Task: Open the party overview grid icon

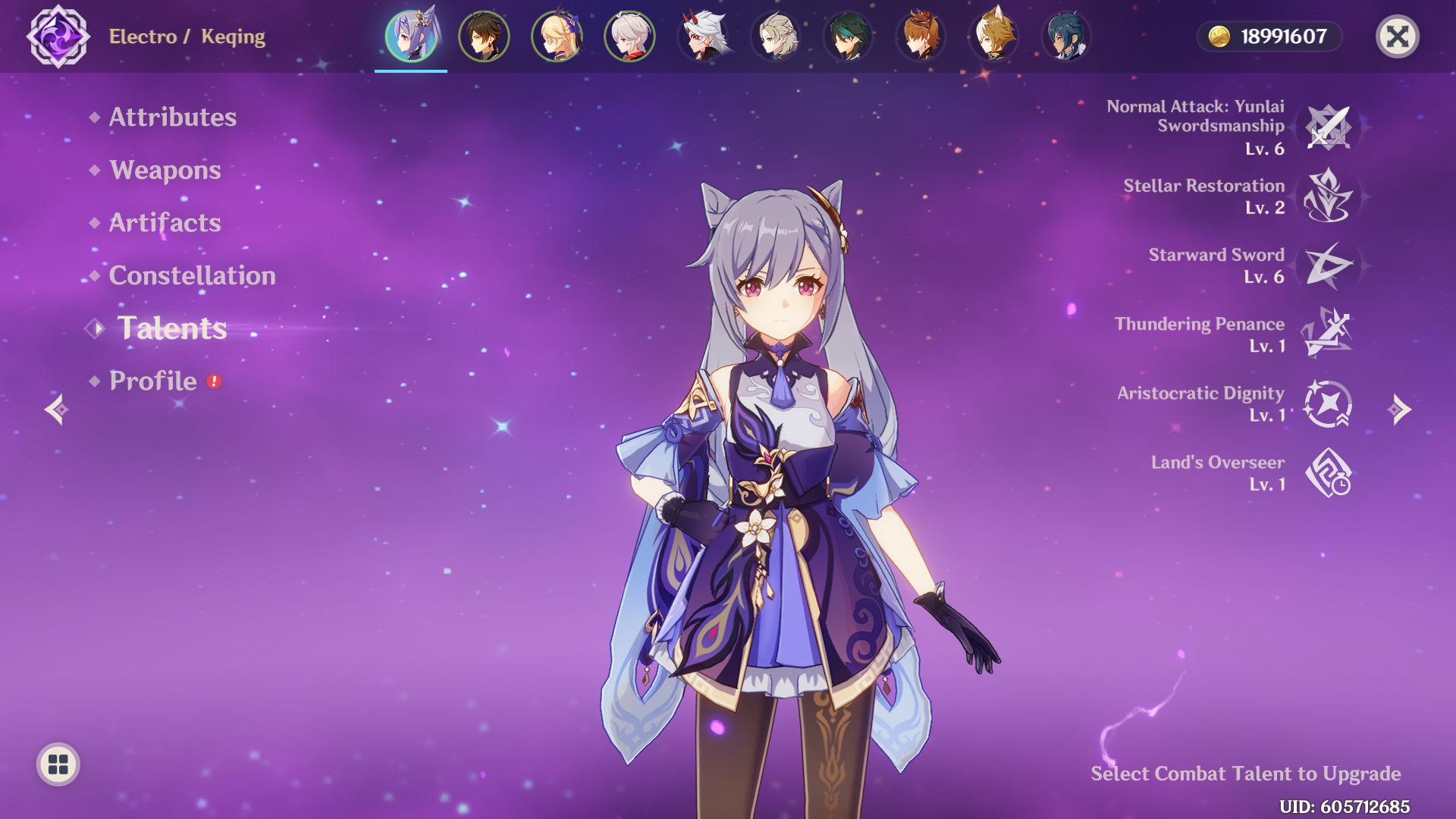Action: click(57, 766)
